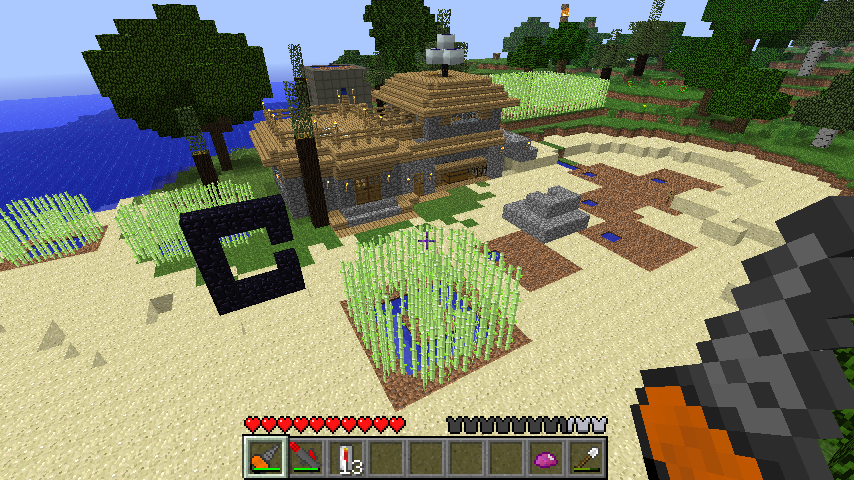Choose the red-tipped tool in the hotbar
Screen dimensions: 854x480
coord(305,457)
